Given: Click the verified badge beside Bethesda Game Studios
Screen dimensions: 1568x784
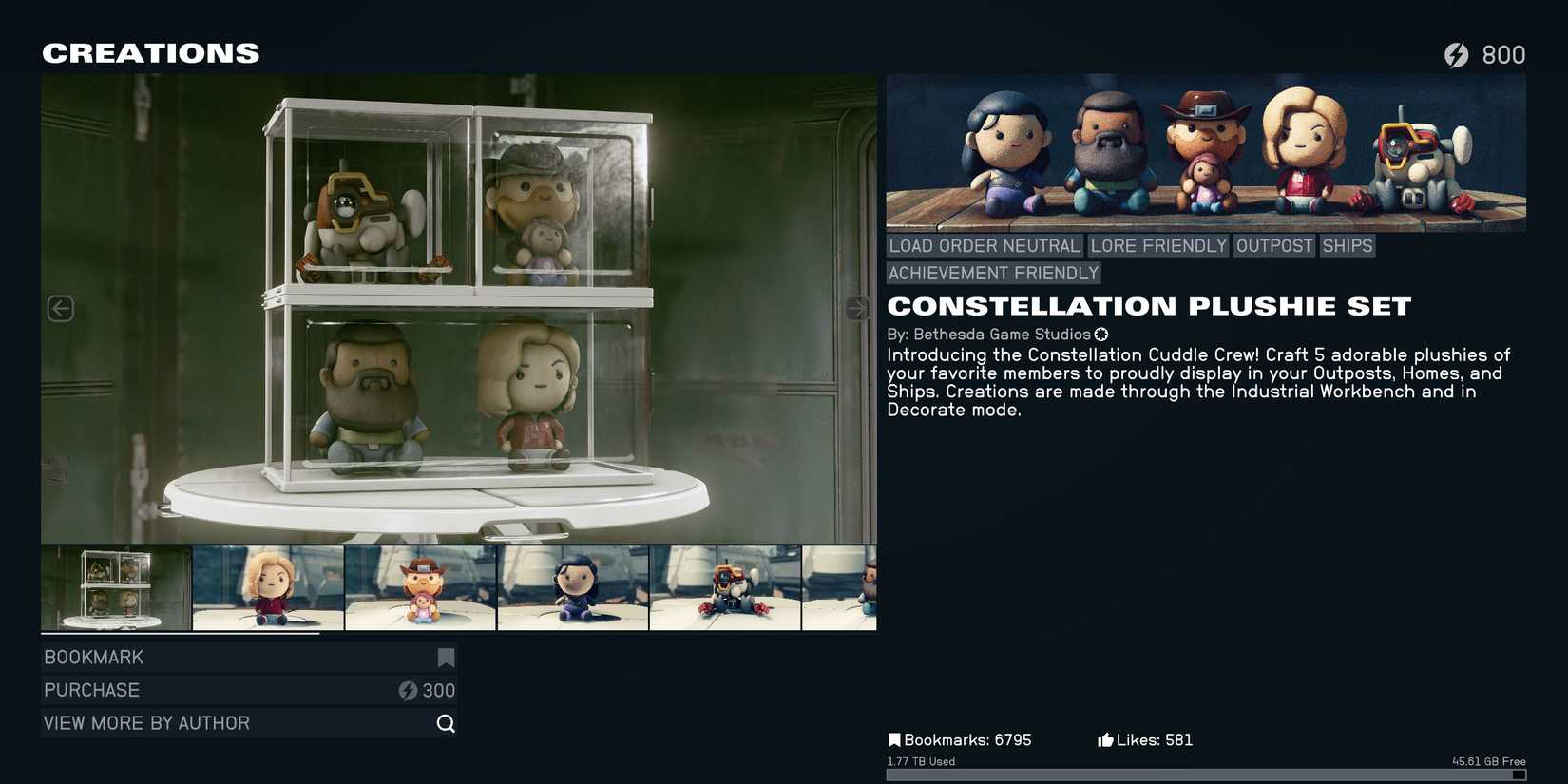Looking at the screenshot, I should click(x=1100, y=334).
